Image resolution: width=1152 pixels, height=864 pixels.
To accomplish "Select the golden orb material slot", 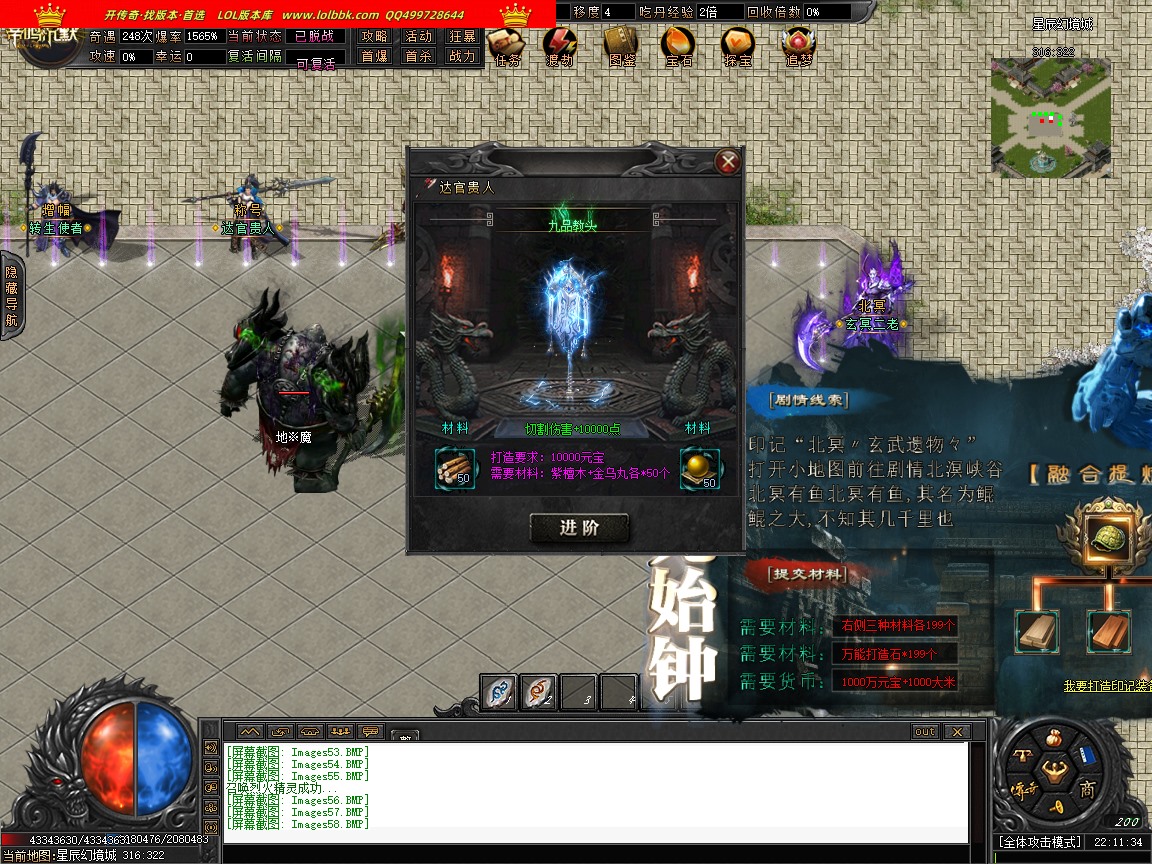I will [701, 468].
